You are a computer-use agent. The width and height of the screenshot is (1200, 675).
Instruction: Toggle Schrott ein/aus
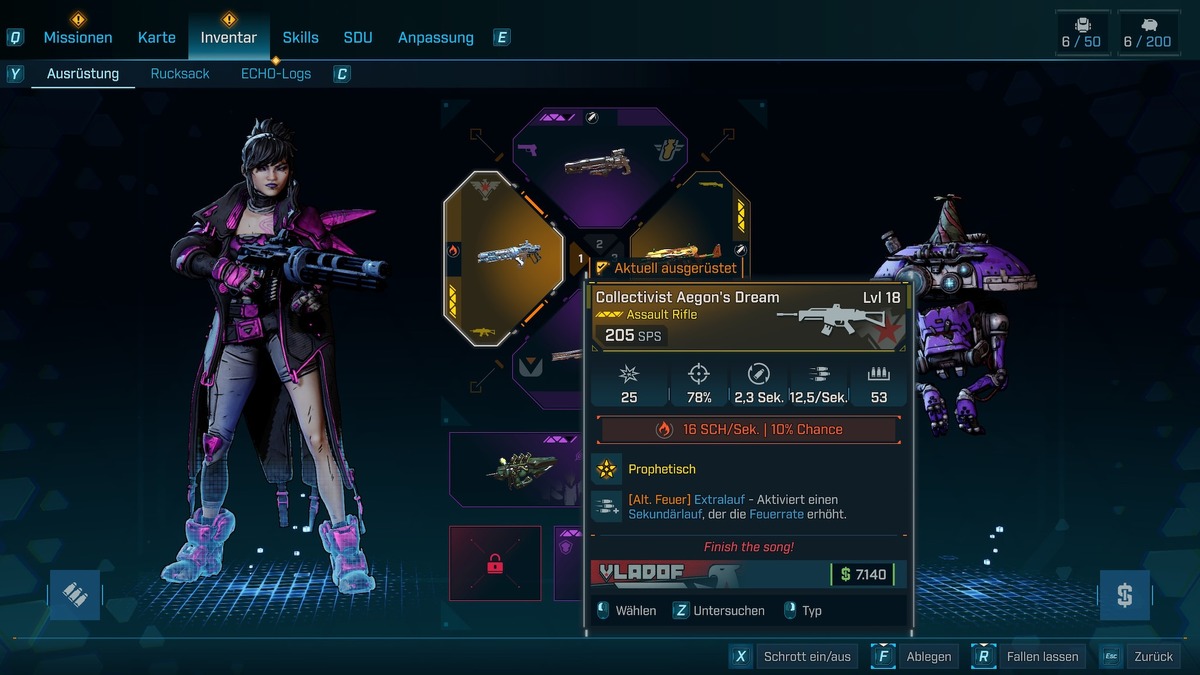click(794, 657)
